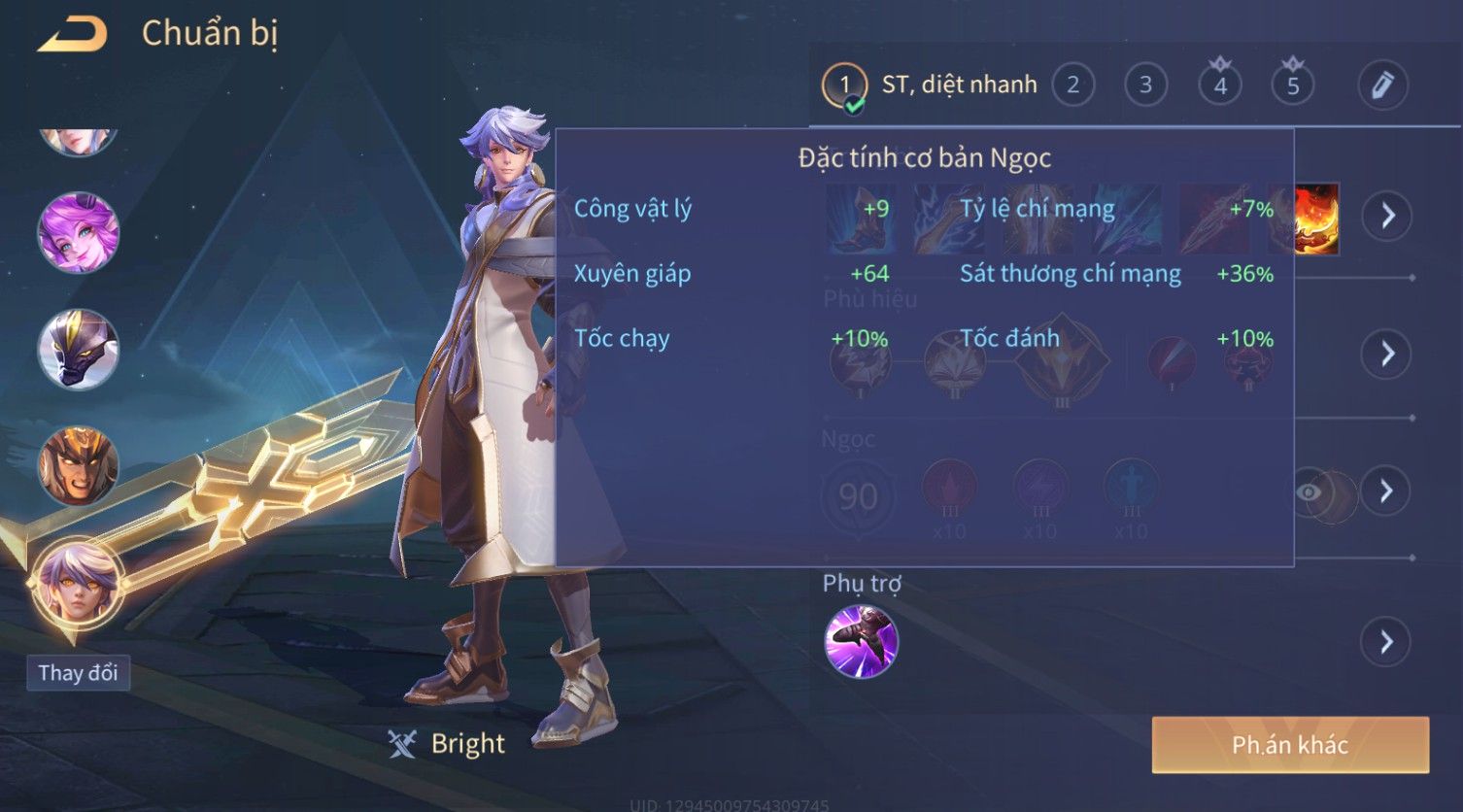
Task: Select the golden-helmet warrior portrait
Action: (78, 466)
